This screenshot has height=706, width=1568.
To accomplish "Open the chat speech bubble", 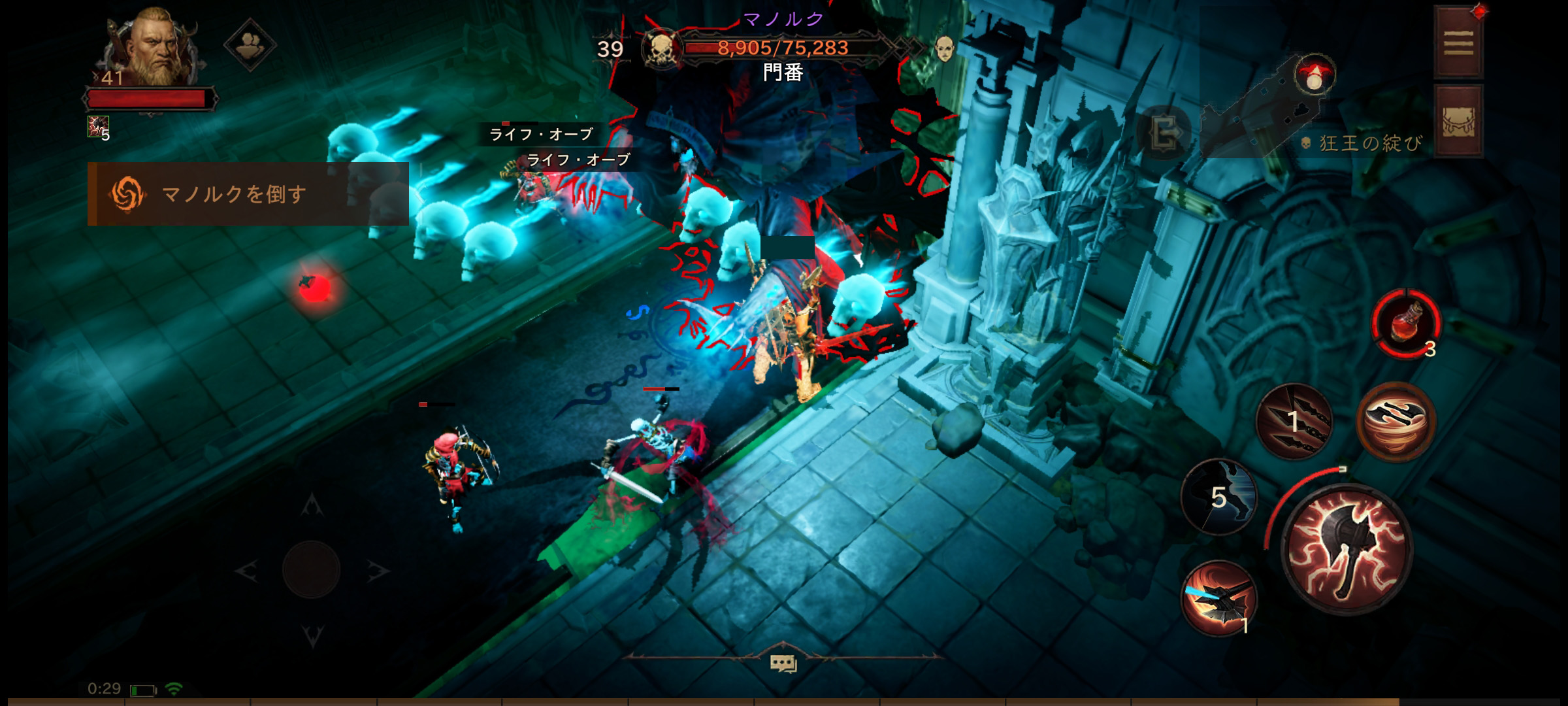I will click(783, 664).
